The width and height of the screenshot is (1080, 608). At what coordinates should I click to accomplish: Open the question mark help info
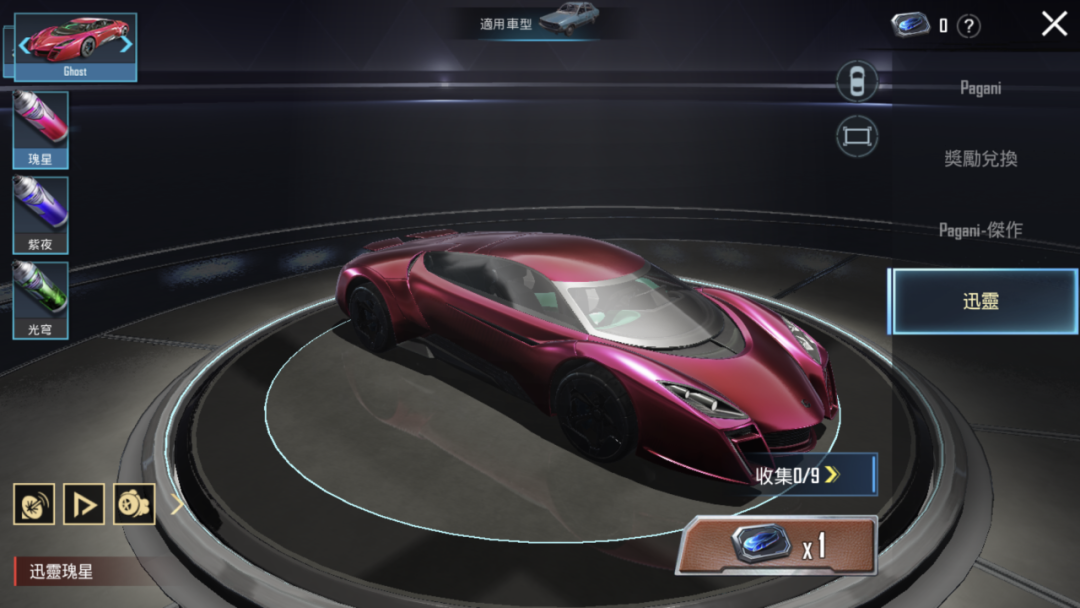pos(969,26)
